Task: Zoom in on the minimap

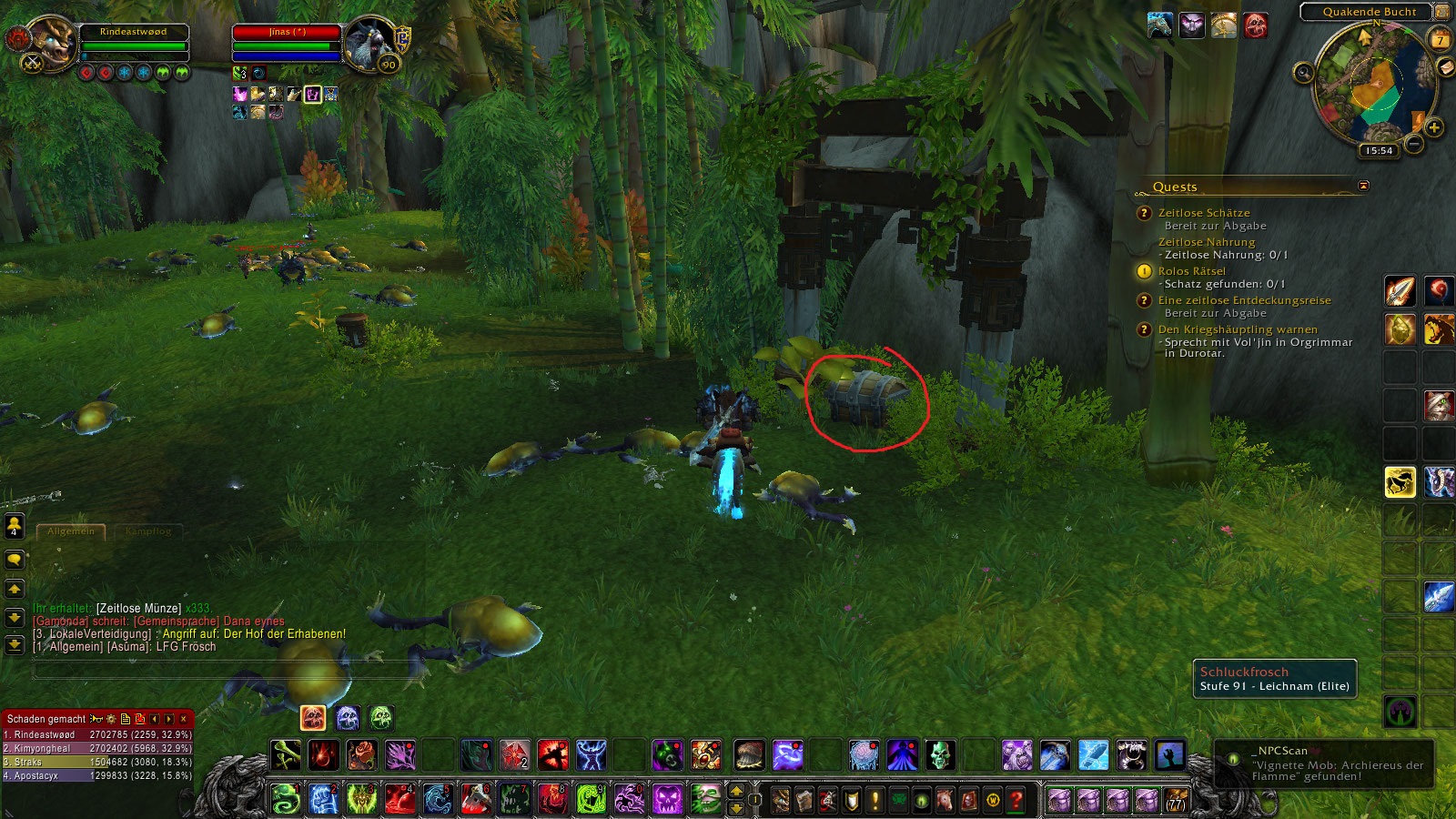Action: (1434, 127)
